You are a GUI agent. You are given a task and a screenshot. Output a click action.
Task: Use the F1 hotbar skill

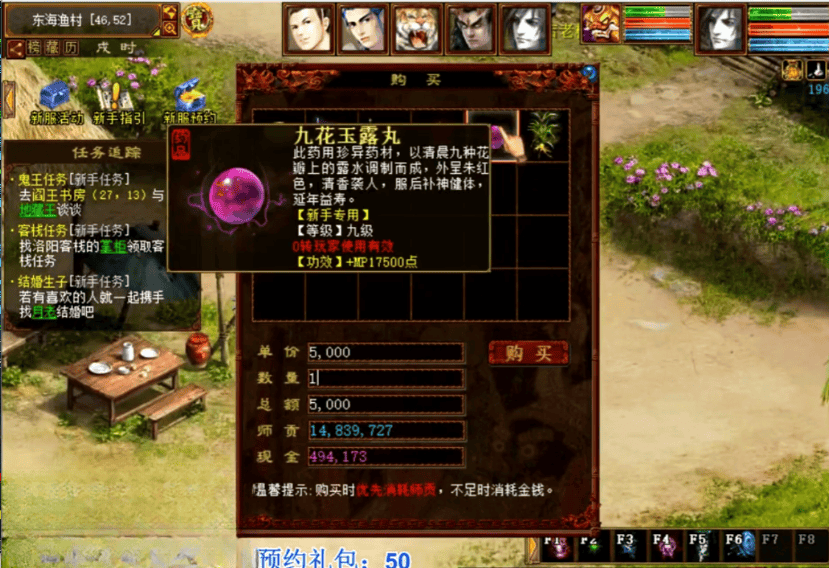555,547
